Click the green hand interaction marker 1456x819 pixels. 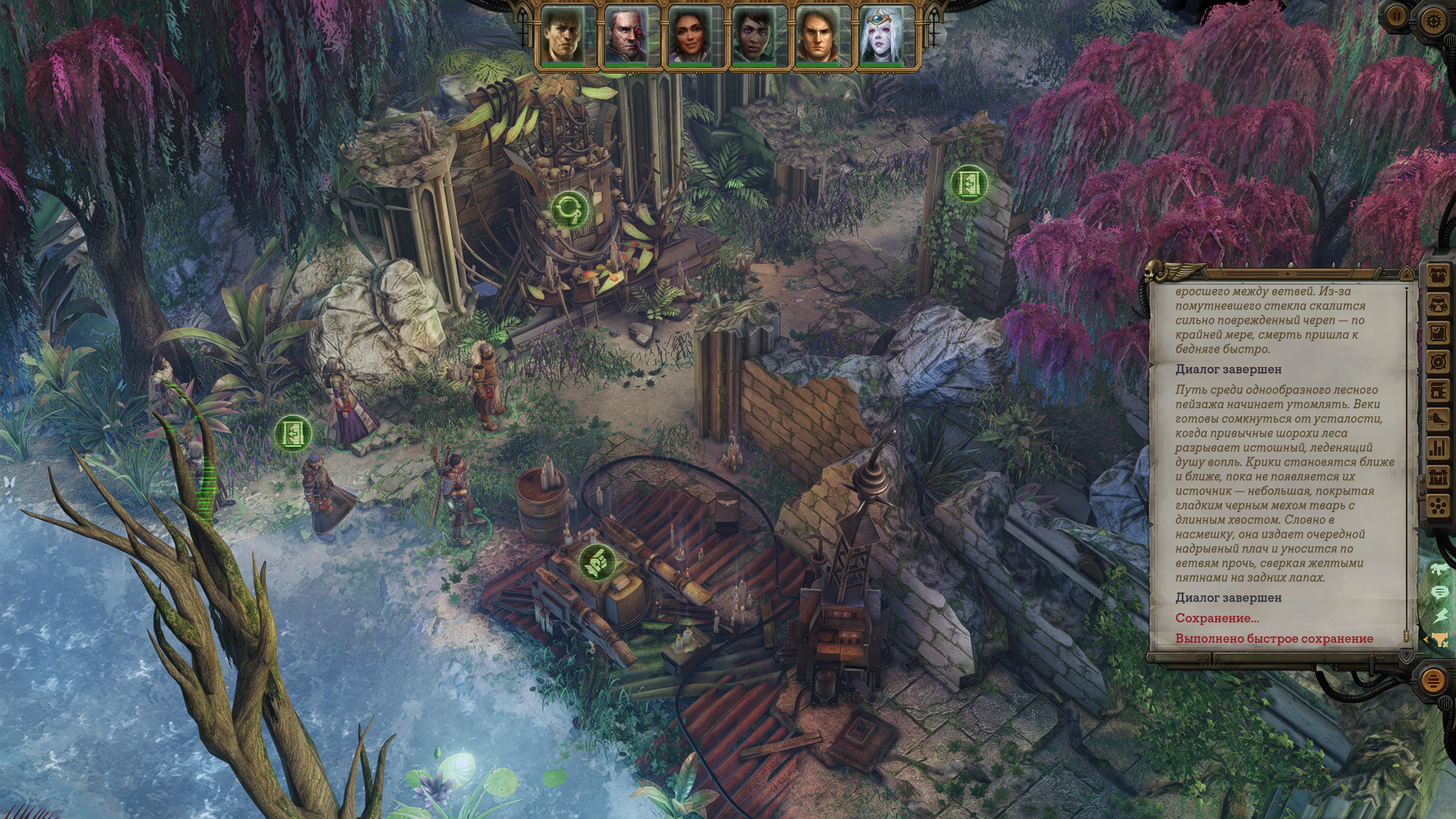click(x=595, y=562)
